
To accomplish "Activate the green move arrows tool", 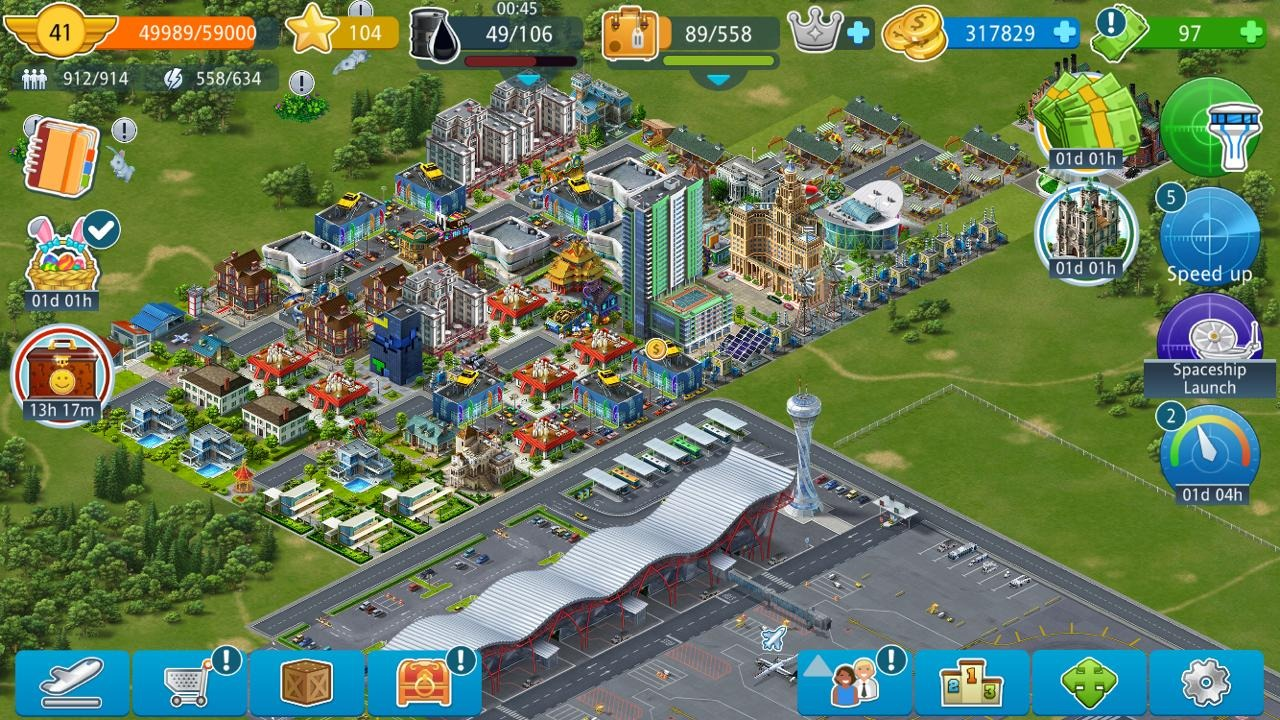I will [1089, 683].
